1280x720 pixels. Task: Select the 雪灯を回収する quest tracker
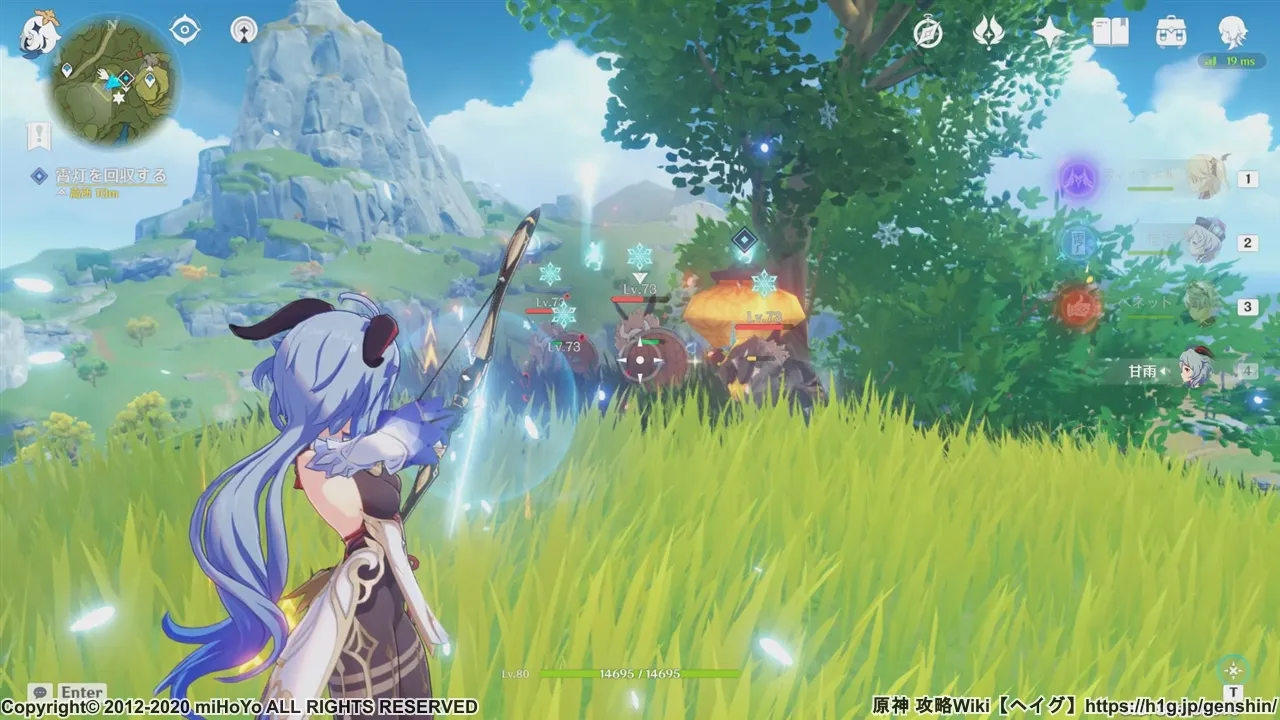pos(98,177)
